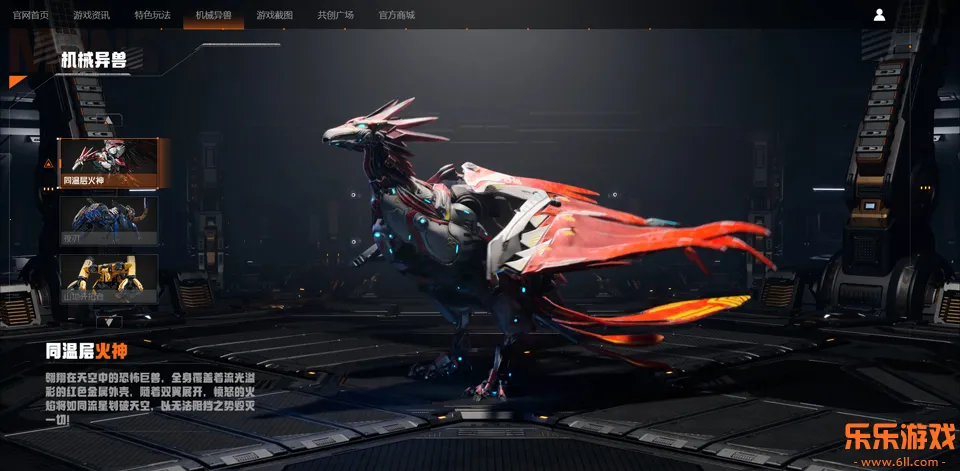Click the down arrow below beast list
Viewport: 960px width, 471px height.
point(109,322)
